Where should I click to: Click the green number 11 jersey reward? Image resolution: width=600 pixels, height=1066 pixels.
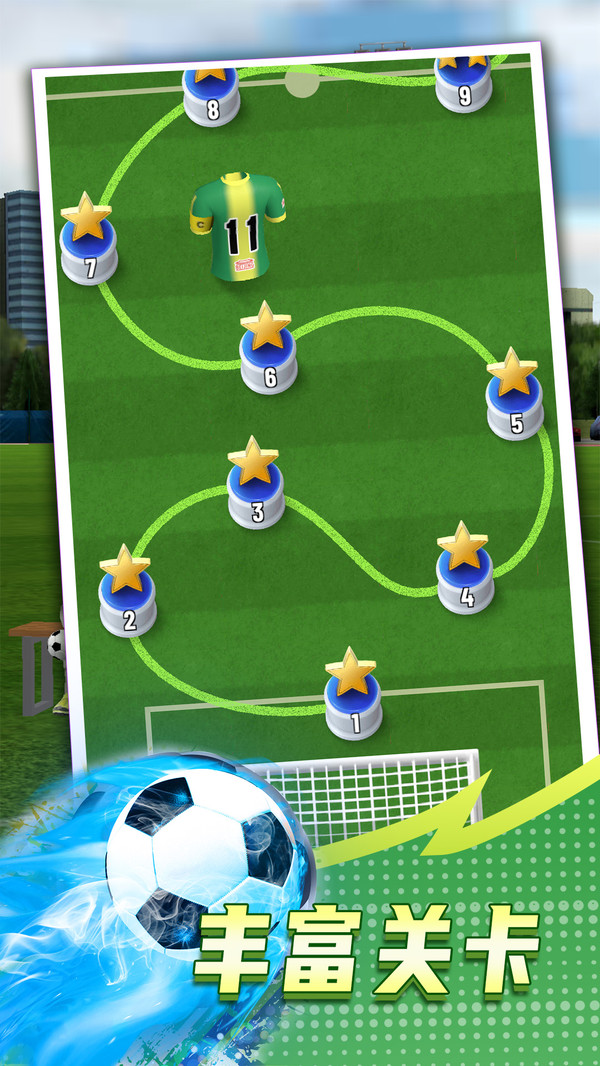(x=238, y=226)
